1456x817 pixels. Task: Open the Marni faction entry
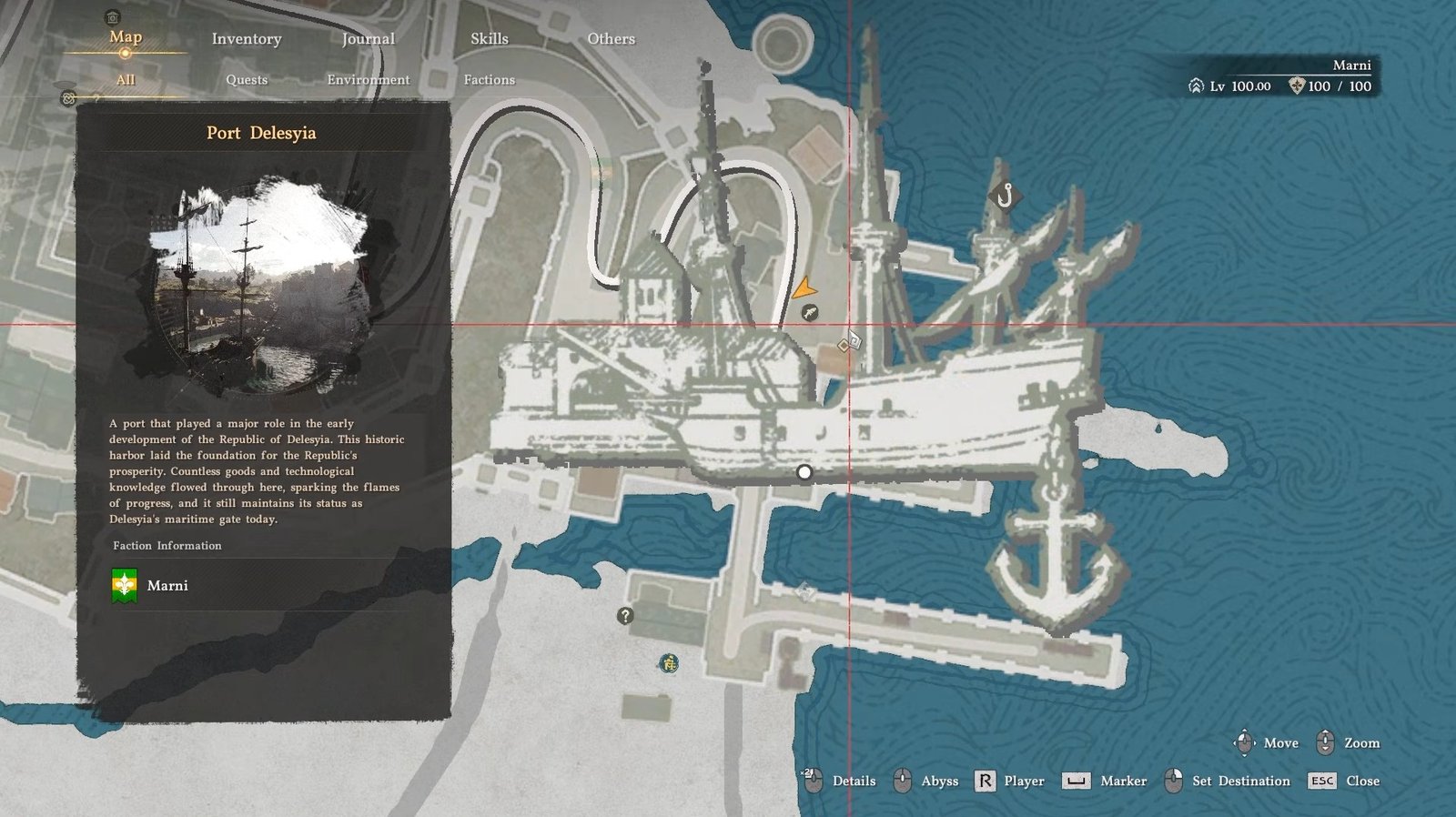[168, 585]
